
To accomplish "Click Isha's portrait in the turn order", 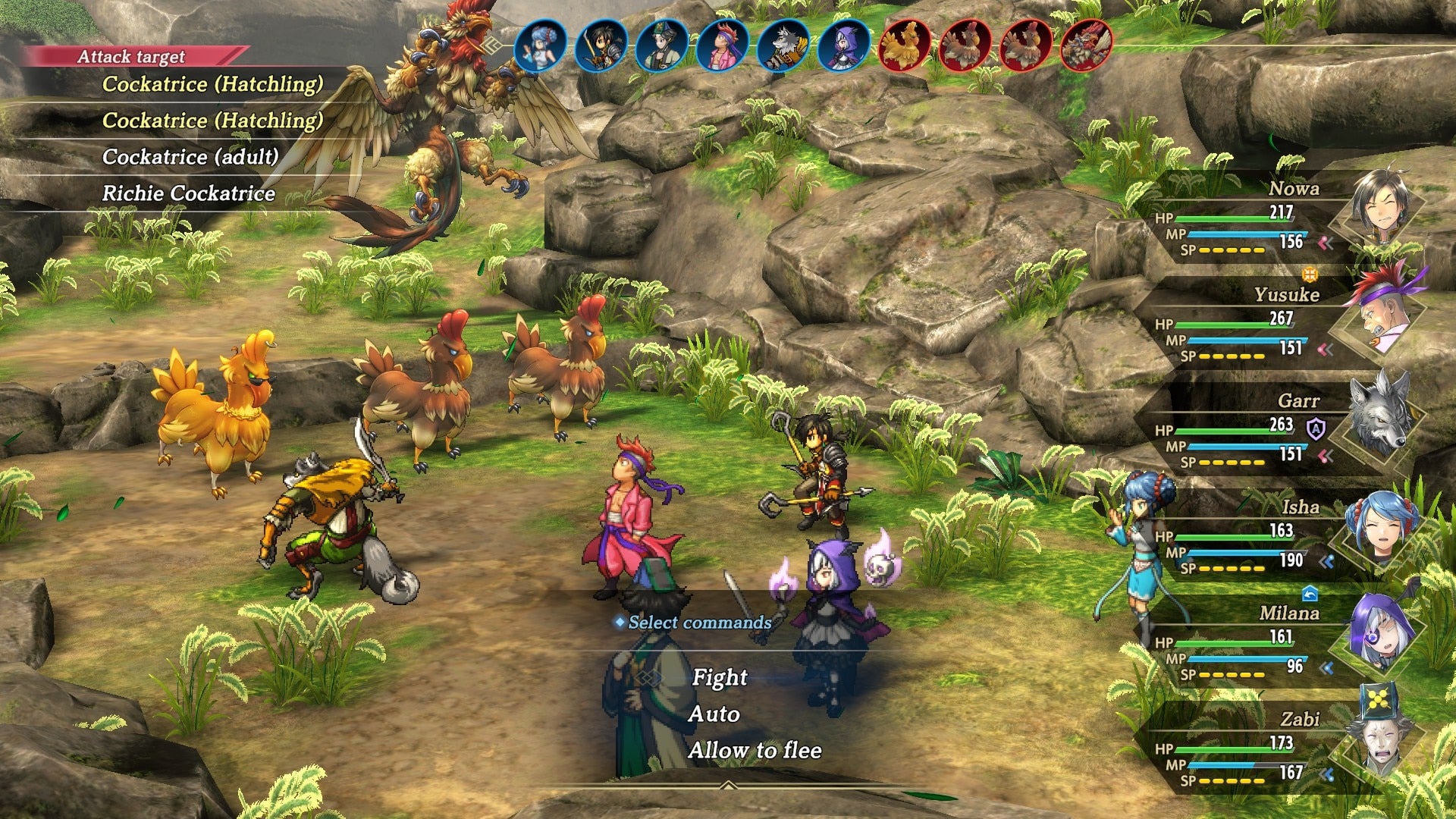I will coord(540,45).
